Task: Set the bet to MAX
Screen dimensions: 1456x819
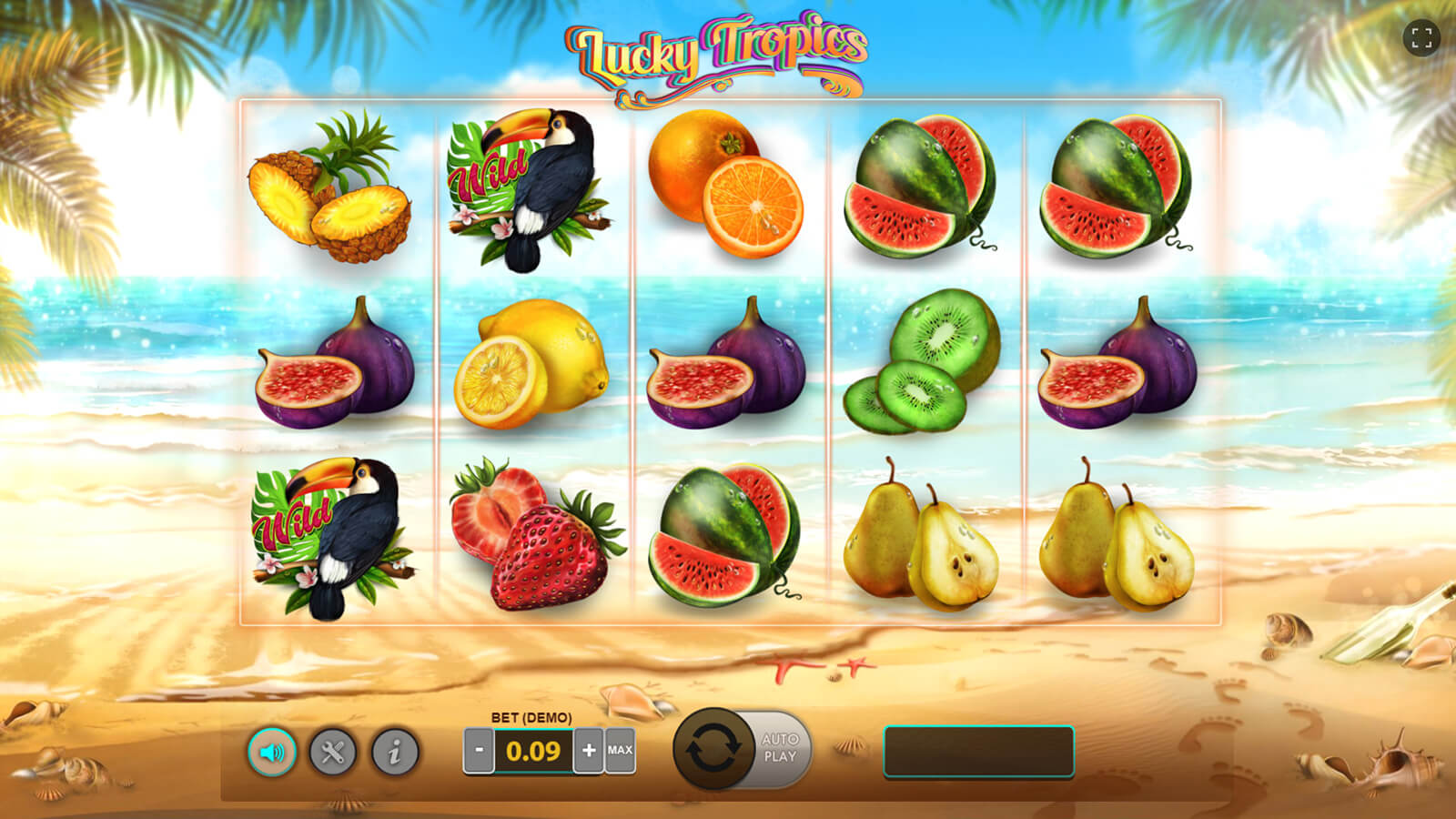Action: [x=620, y=751]
